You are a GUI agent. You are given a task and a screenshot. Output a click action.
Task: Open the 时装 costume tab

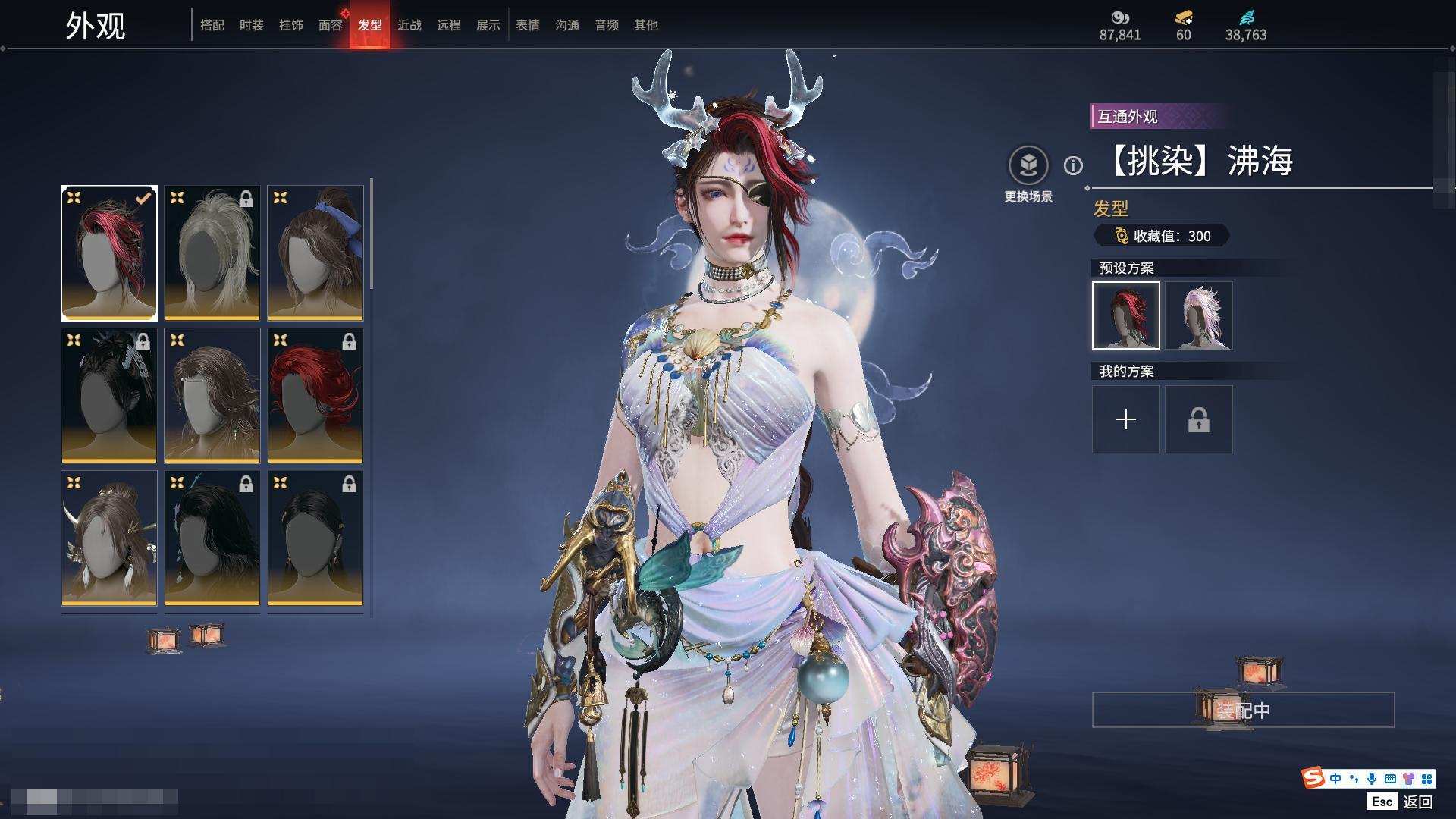(x=252, y=25)
